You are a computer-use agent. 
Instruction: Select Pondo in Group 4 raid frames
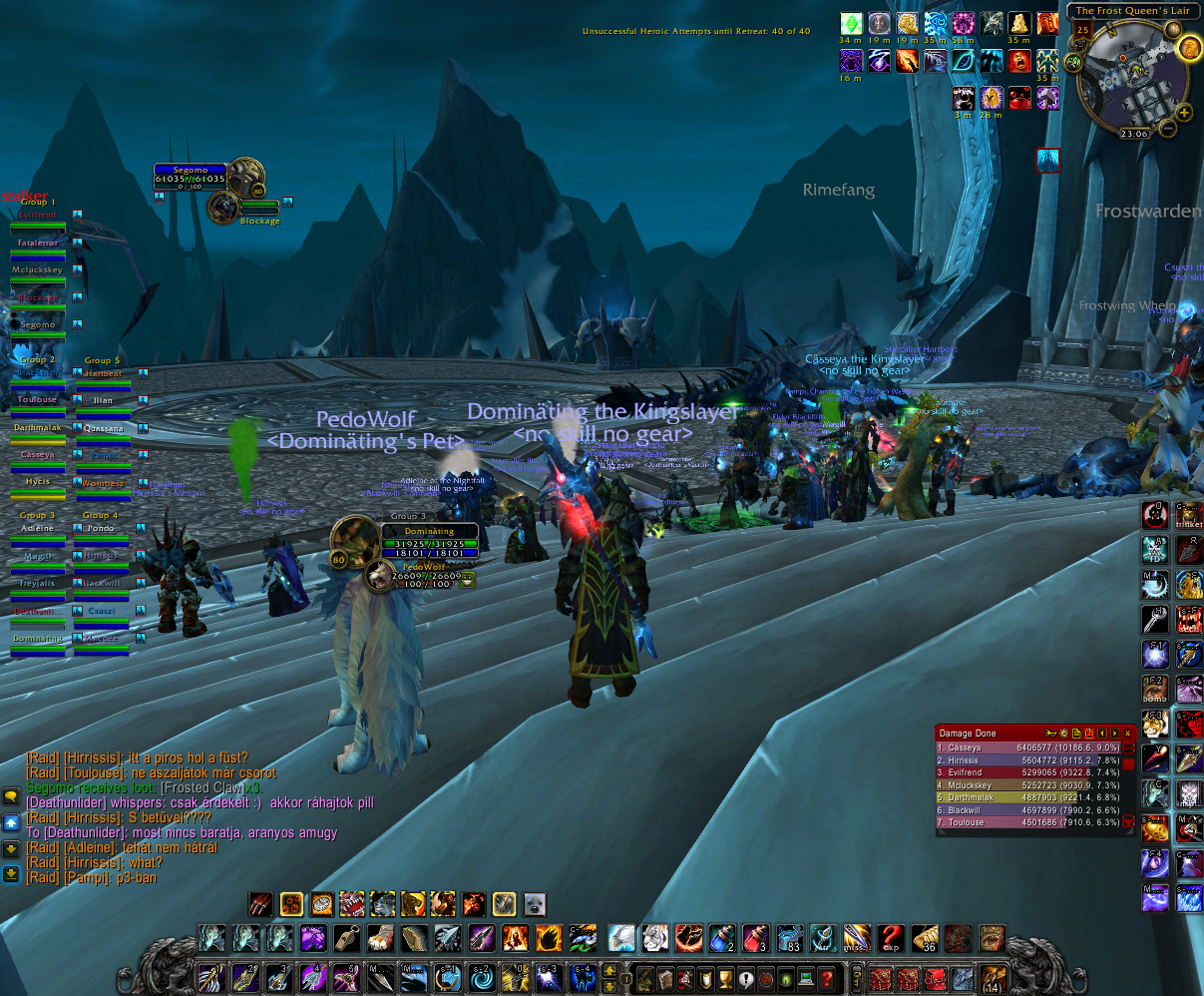coord(102,533)
